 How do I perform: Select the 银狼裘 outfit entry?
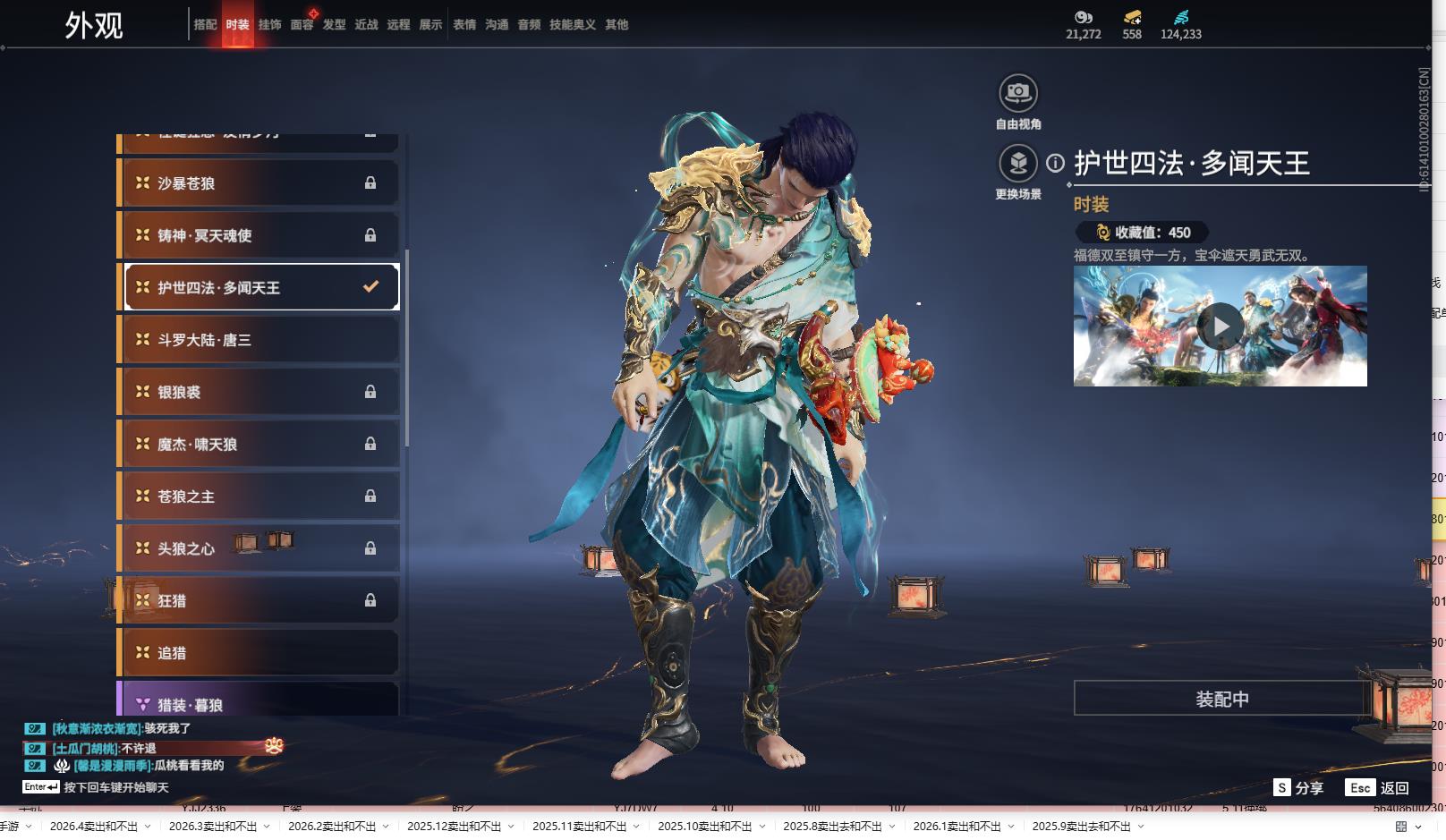(259, 392)
